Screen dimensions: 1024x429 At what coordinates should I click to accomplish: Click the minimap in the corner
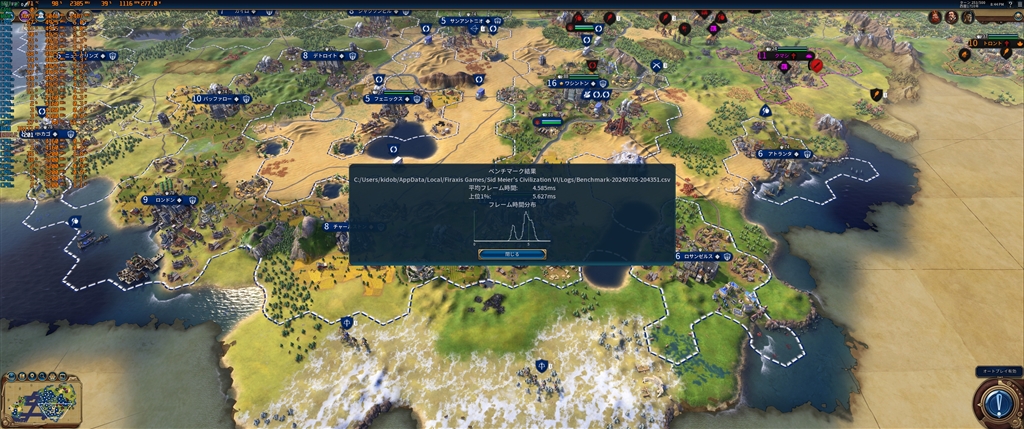coord(41,399)
